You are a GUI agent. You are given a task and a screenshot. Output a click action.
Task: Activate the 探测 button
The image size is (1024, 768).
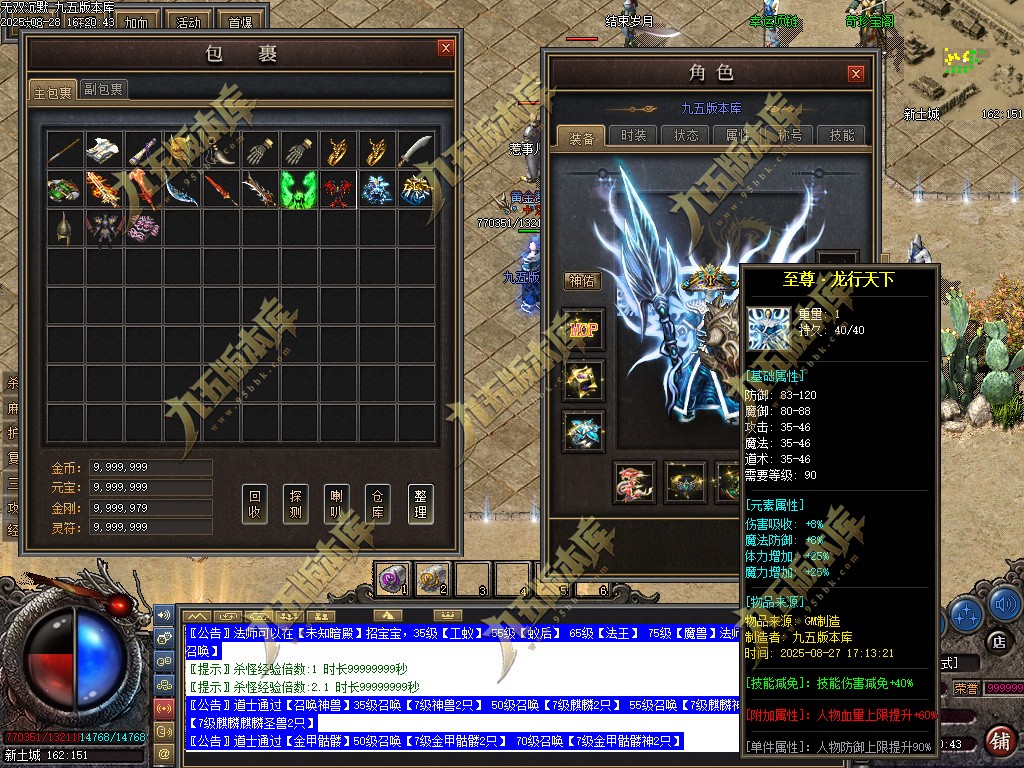[296, 503]
